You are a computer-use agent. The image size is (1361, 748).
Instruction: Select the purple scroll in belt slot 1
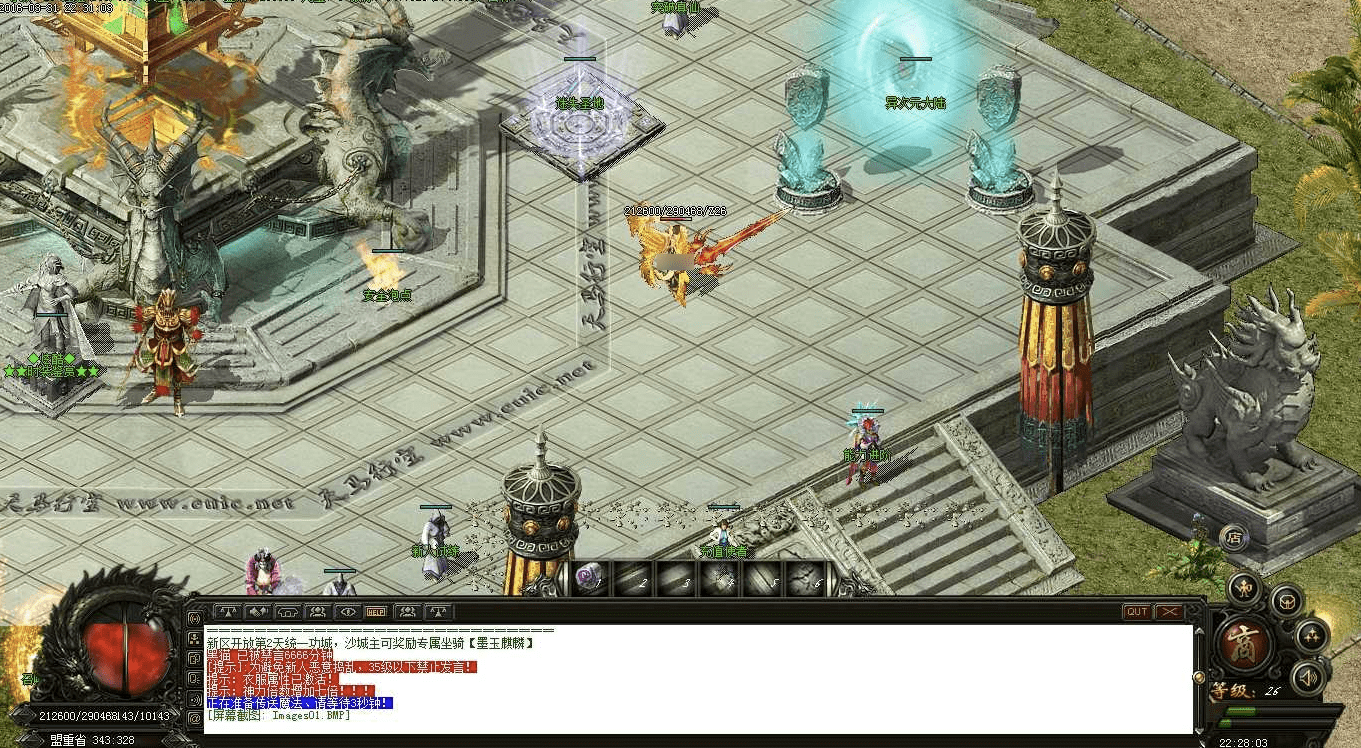591,579
